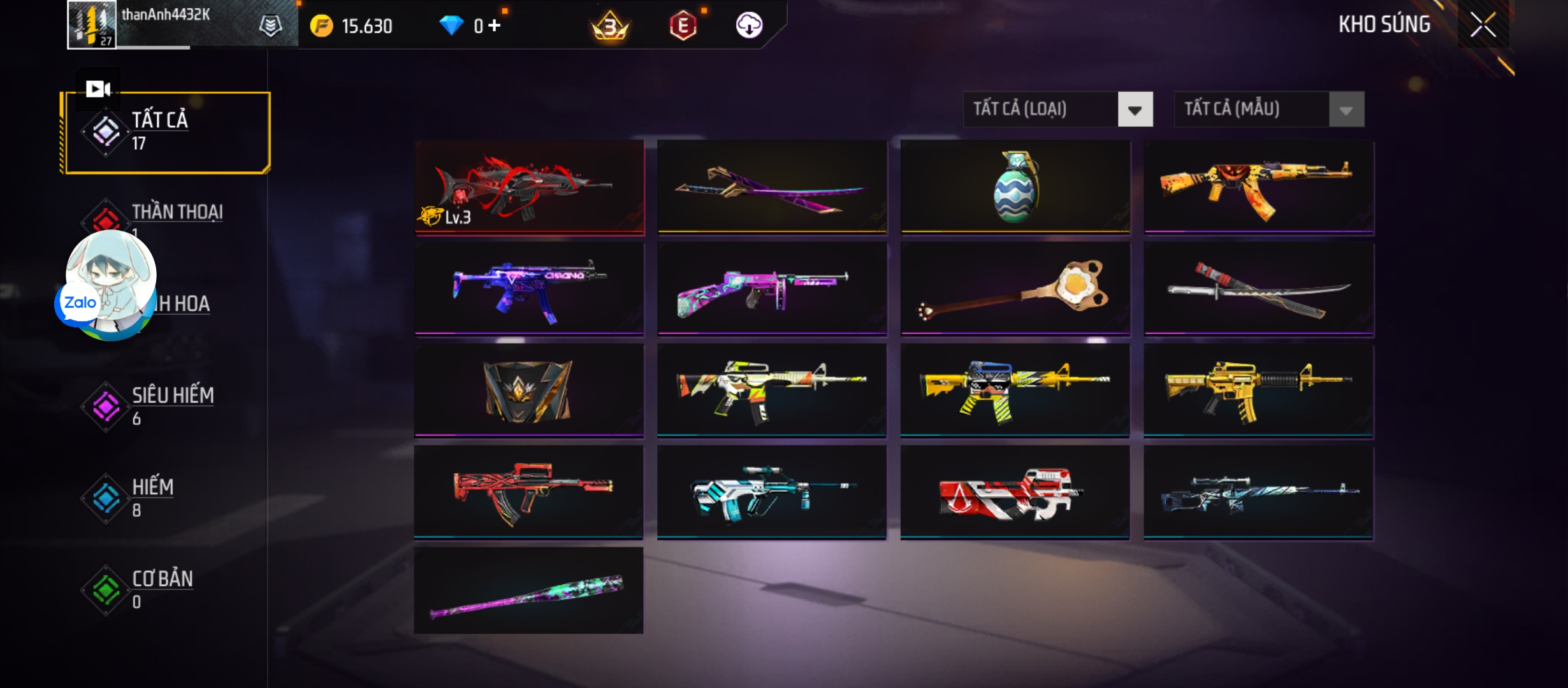Screen dimensions: 1568x688
Task: Select the katana with red-wrapped handle
Action: (x=1258, y=288)
